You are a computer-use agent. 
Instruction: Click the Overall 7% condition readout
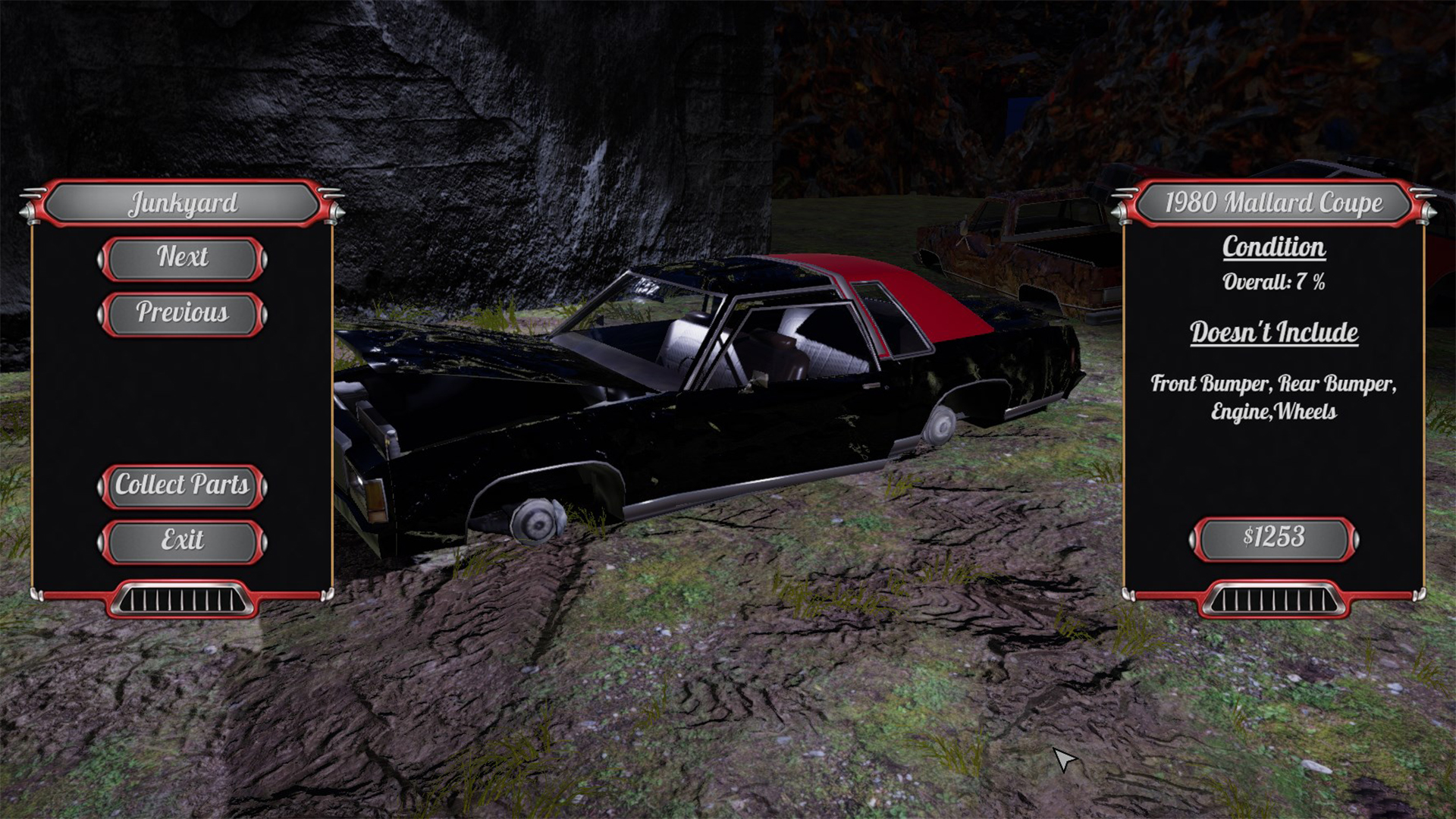(x=1274, y=283)
